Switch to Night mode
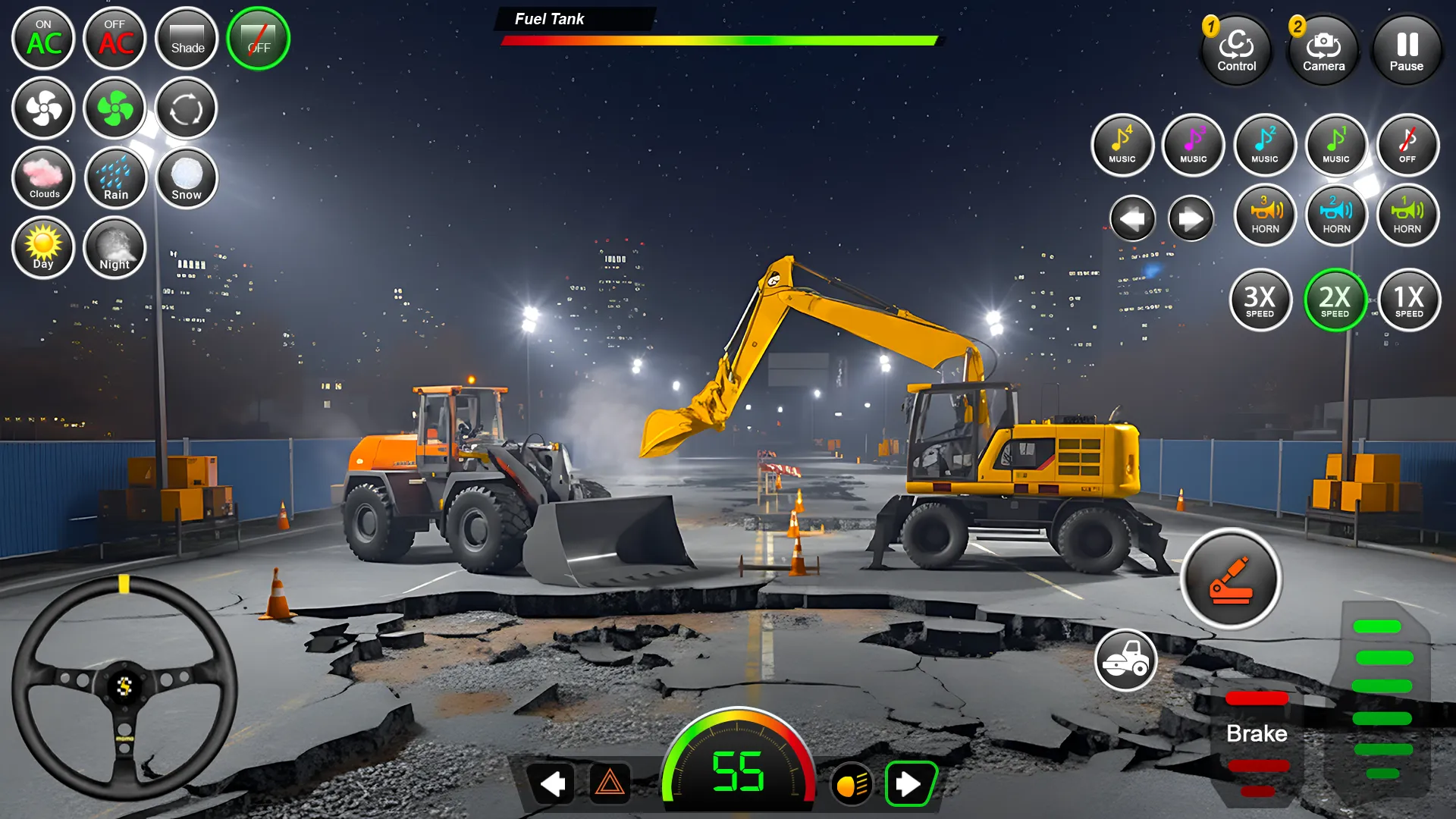 (115, 248)
